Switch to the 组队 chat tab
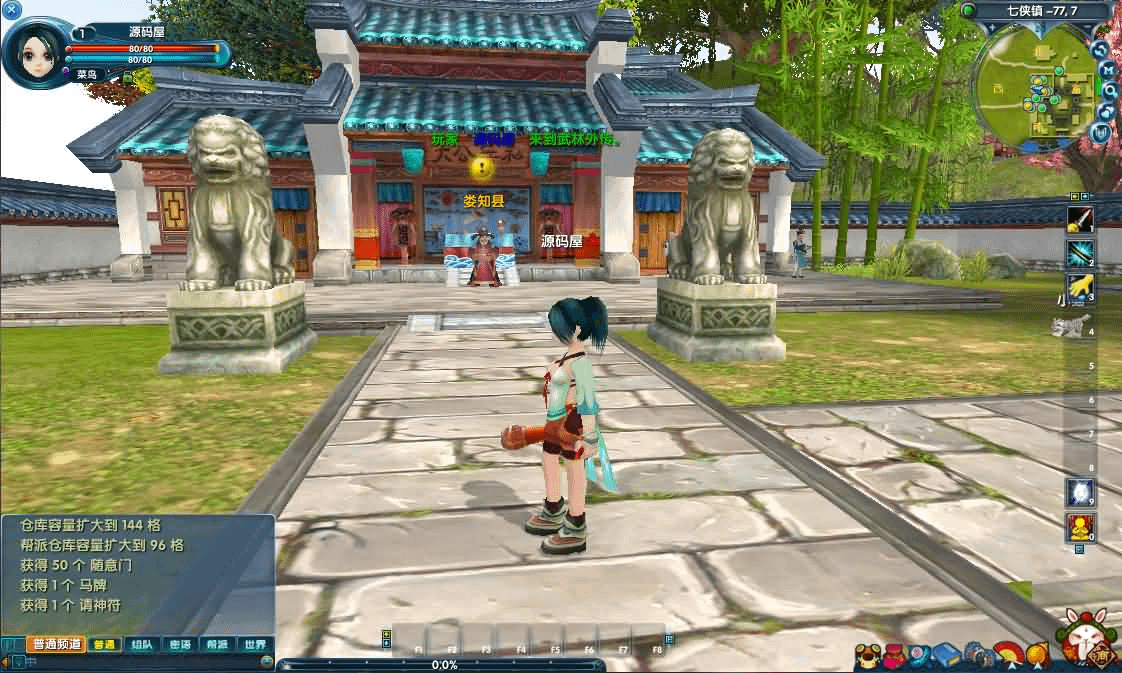This screenshot has width=1122, height=673. (140, 645)
